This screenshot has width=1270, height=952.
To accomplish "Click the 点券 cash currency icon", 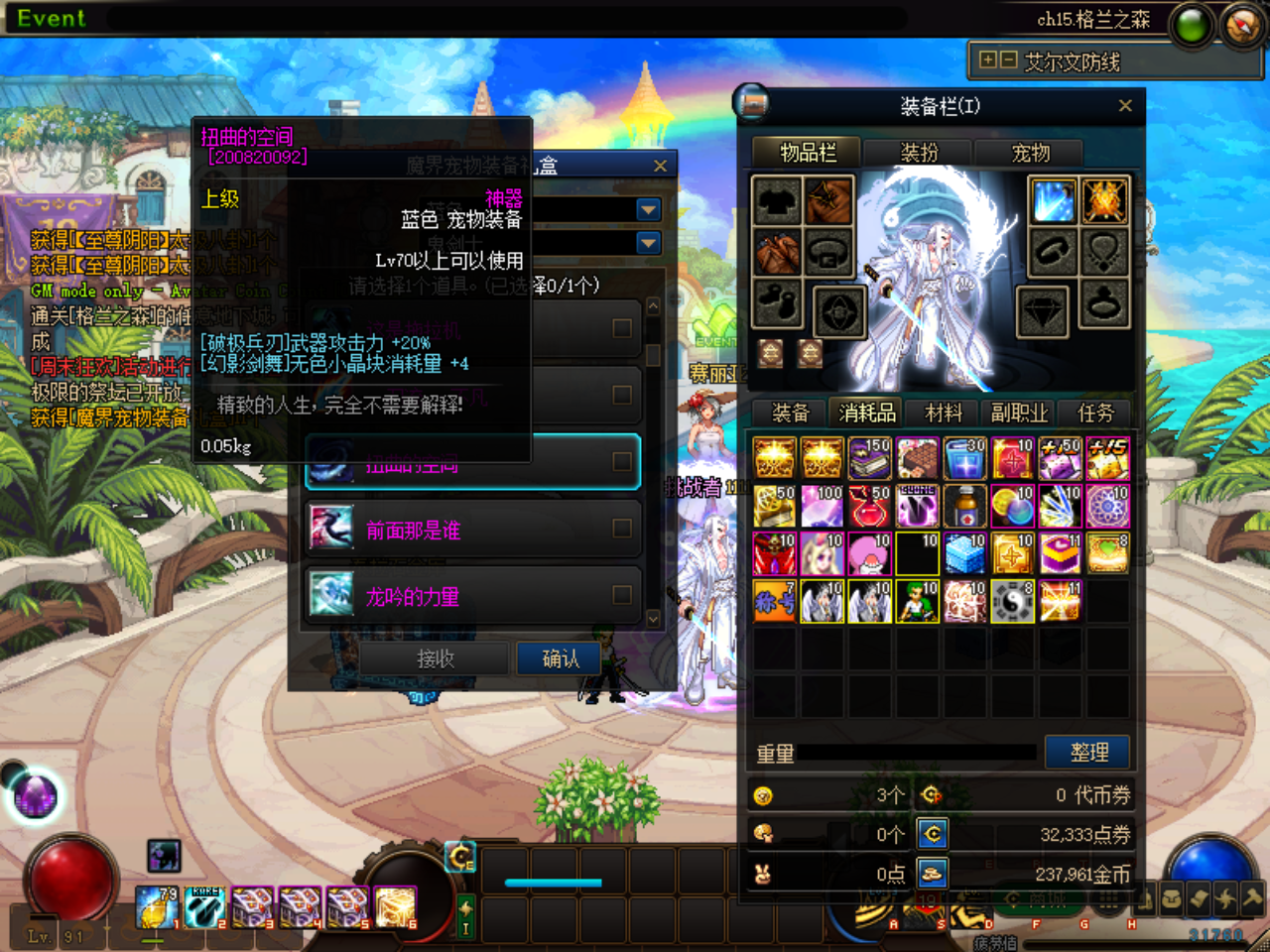I will (931, 834).
